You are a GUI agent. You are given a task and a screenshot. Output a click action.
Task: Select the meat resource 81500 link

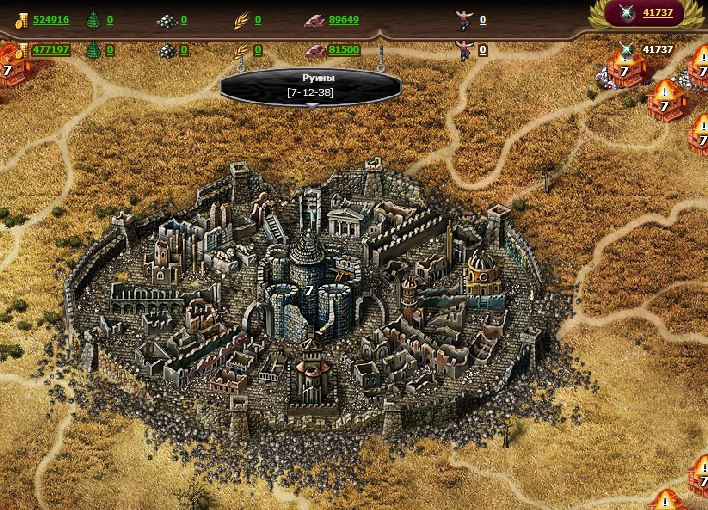[343, 50]
